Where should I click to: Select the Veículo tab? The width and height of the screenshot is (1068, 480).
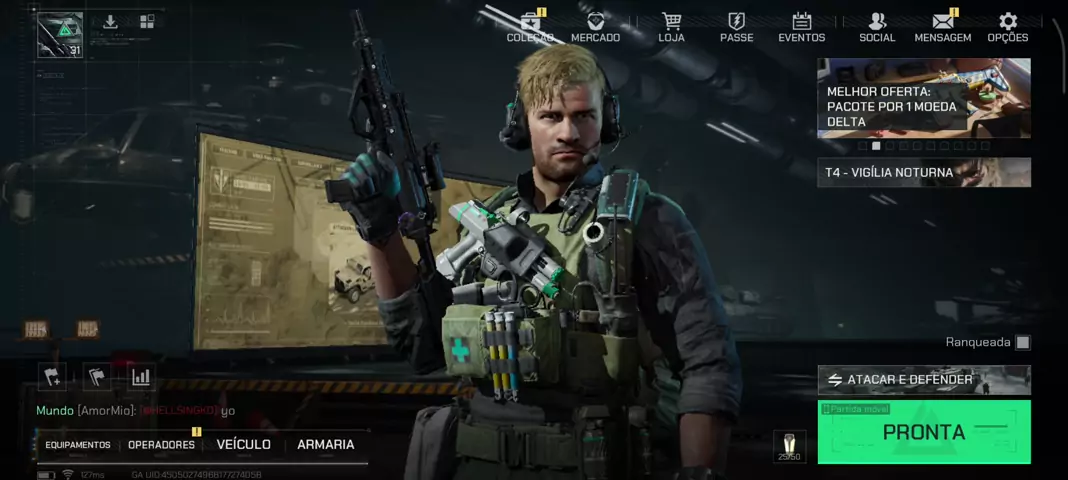(x=243, y=445)
